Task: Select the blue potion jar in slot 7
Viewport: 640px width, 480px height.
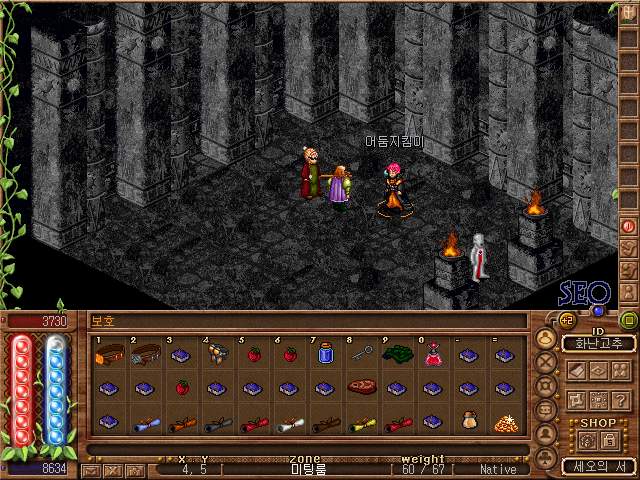Action: click(323, 354)
